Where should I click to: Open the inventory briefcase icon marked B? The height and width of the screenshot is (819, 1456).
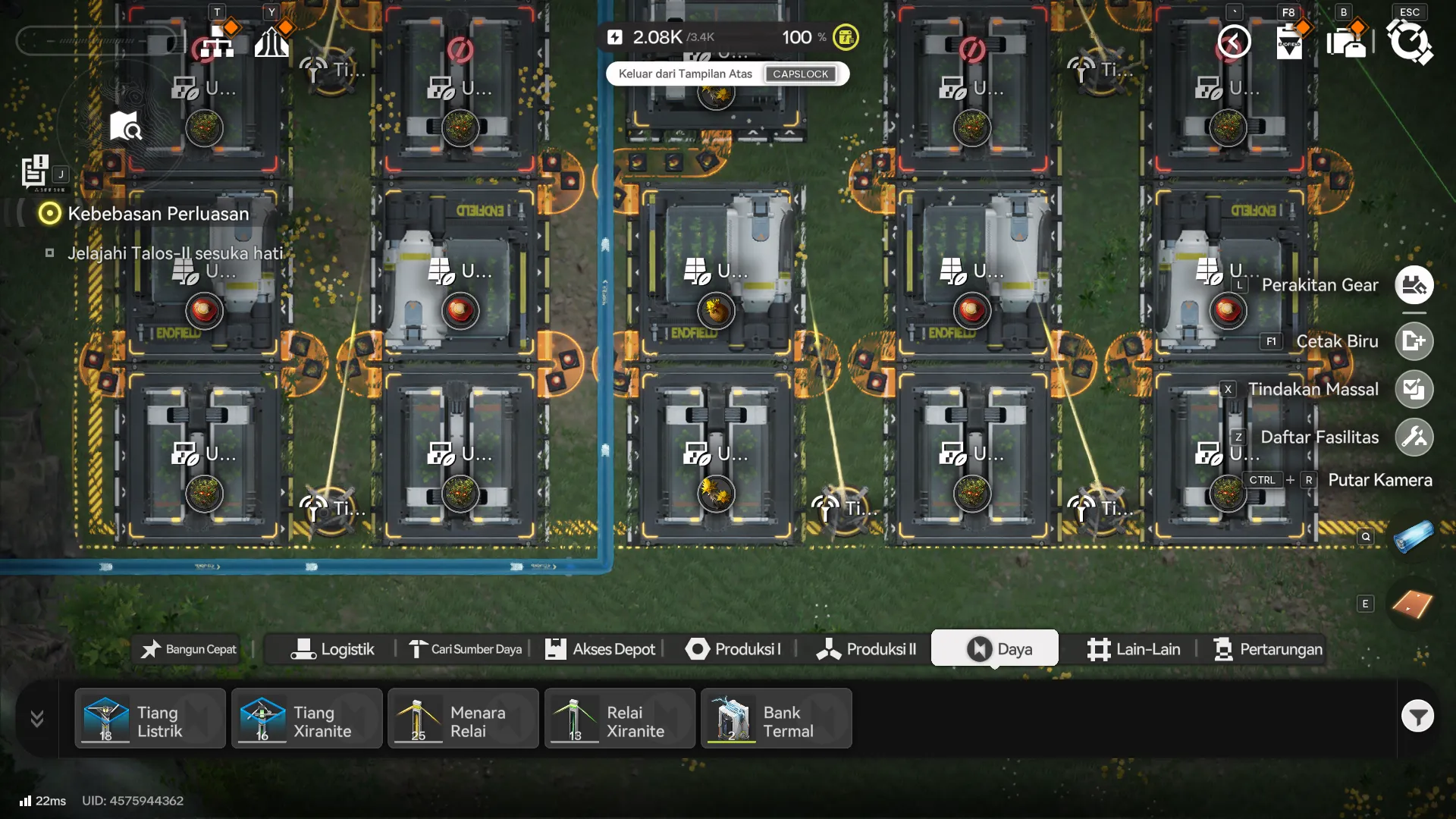(1349, 43)
